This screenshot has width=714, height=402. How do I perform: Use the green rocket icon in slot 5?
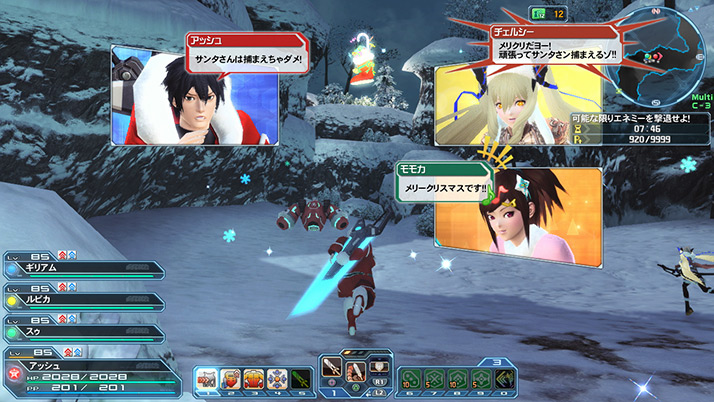point(301,378)
